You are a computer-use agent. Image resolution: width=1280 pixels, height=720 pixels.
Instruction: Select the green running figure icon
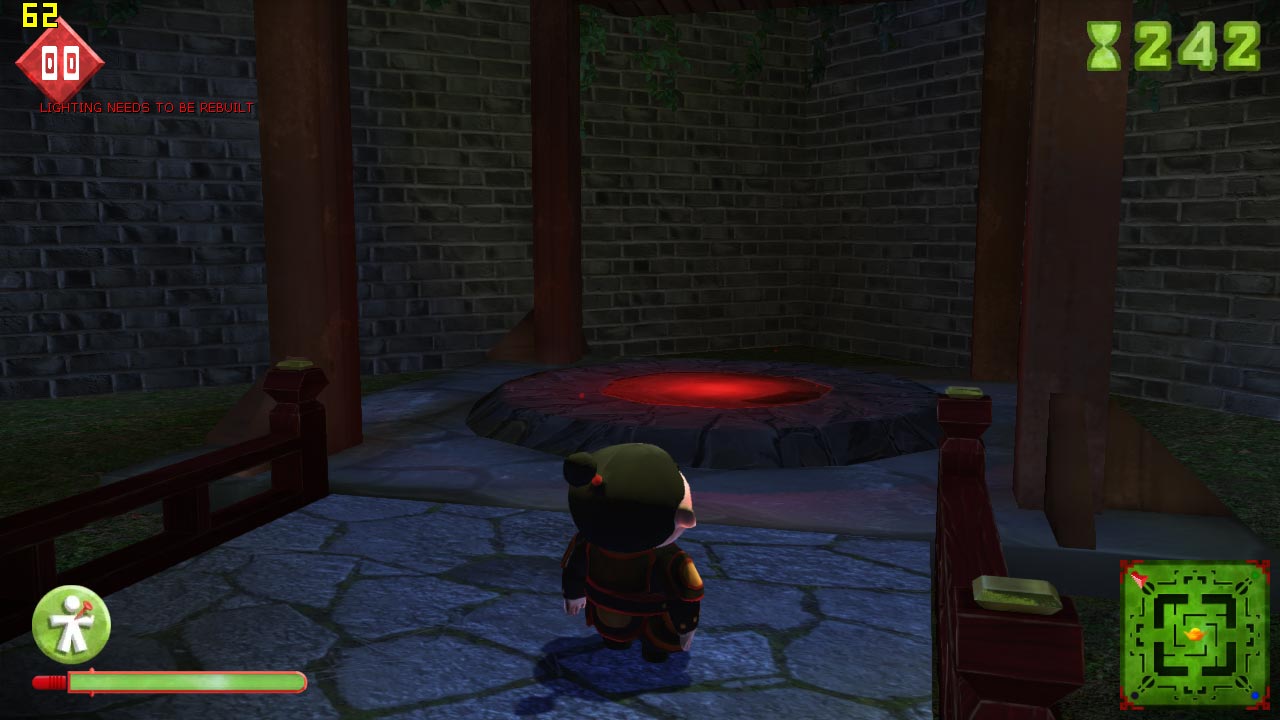coord(71,624)
